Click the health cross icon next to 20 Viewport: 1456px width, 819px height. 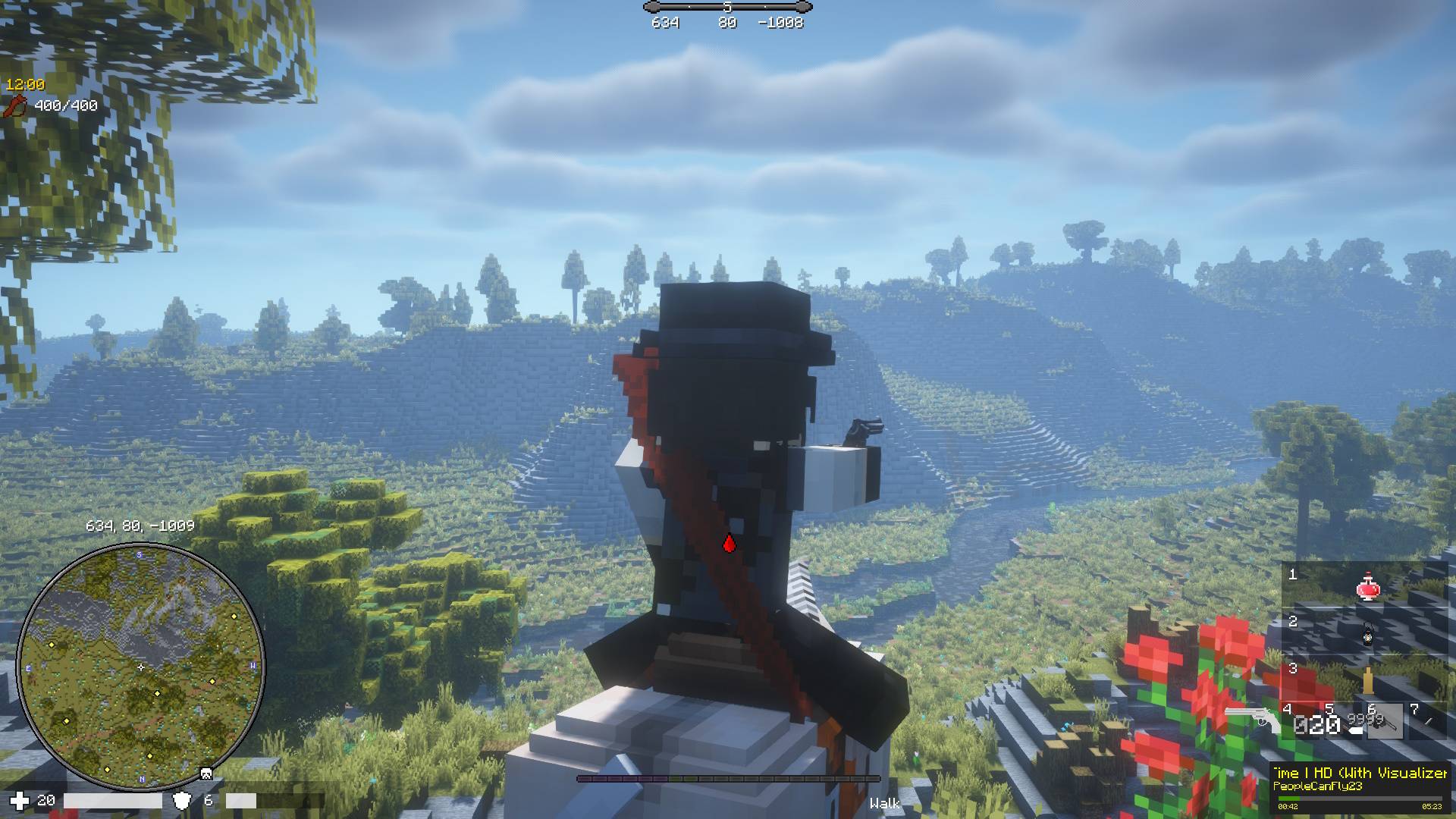tap(19, 800)
